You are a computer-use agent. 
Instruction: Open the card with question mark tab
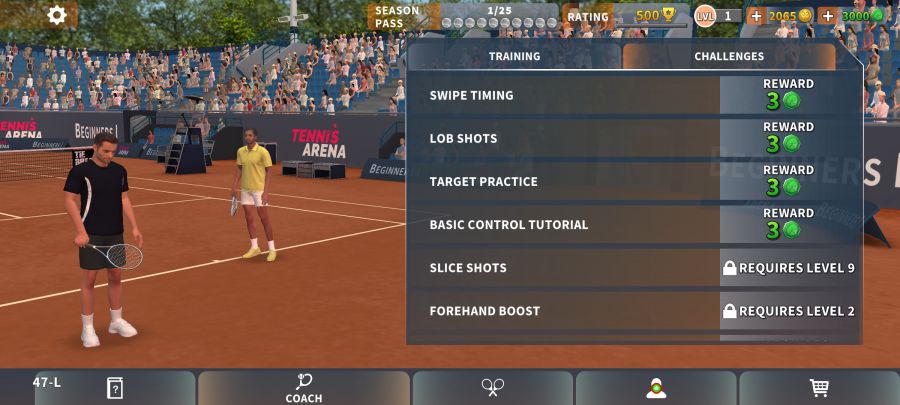click(x=115, y=388)
